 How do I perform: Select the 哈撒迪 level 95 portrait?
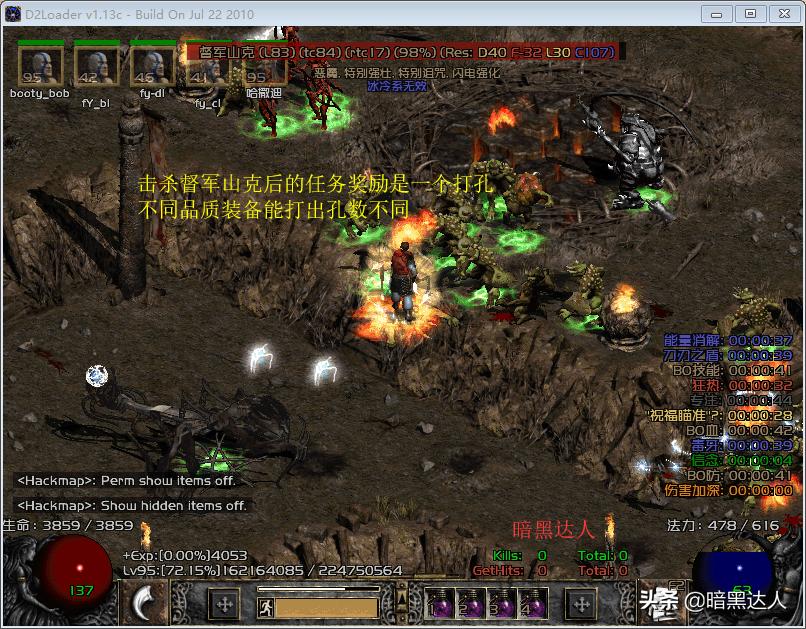click(x=262, y=68)
